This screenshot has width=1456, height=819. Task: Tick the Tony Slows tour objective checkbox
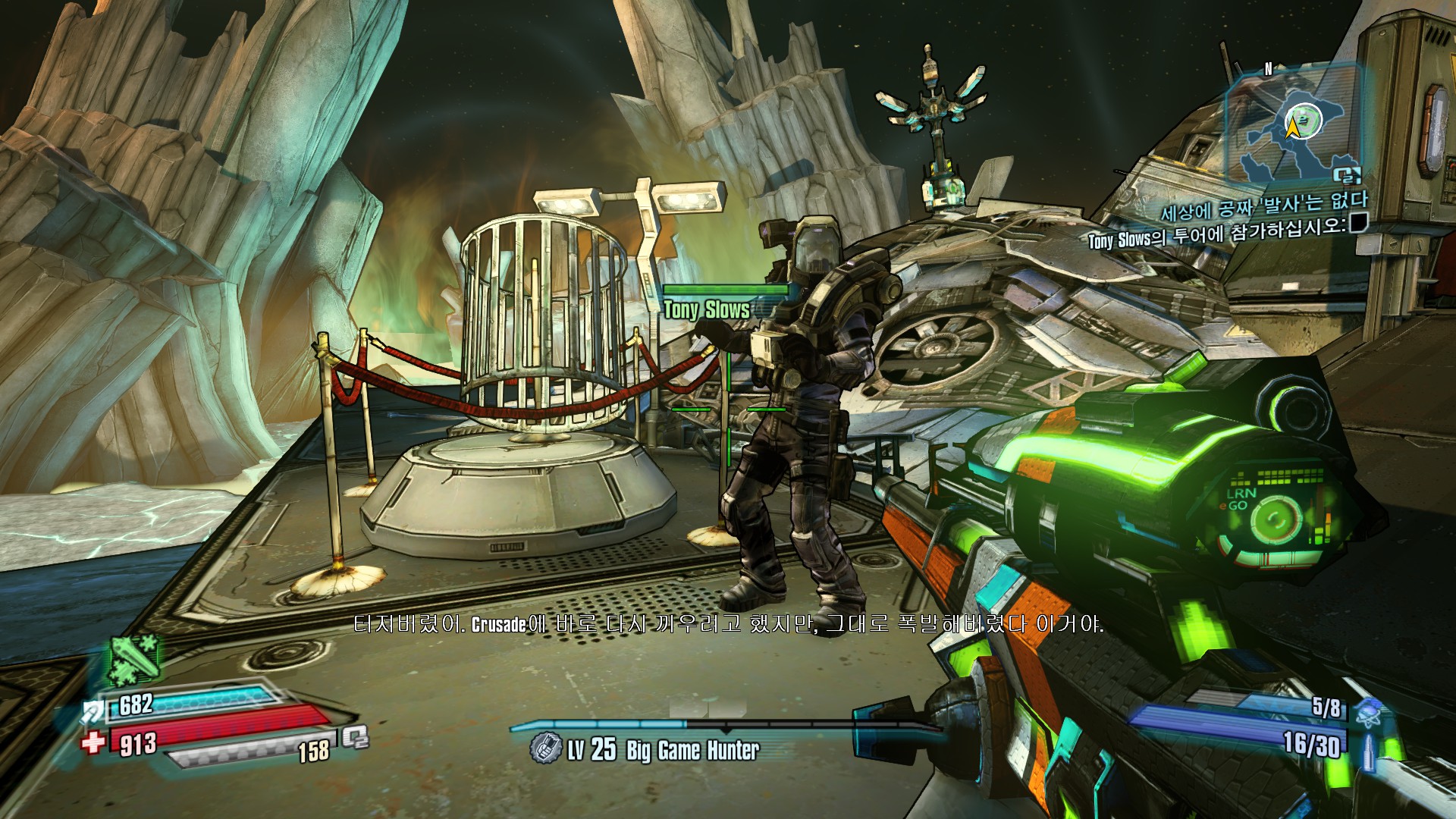coord(1357,223)
